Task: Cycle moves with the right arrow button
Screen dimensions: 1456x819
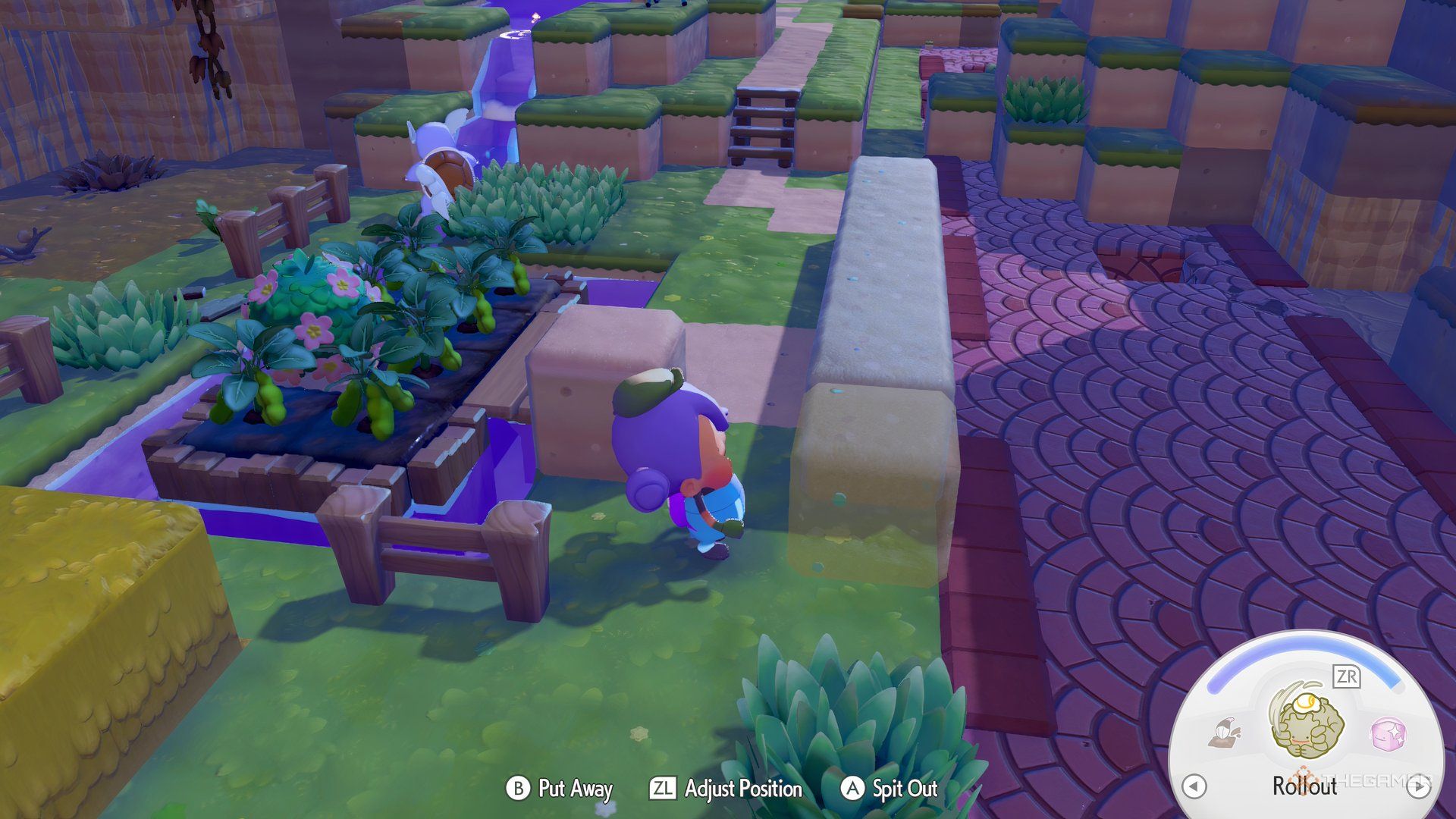Action: click(1418, 786)
